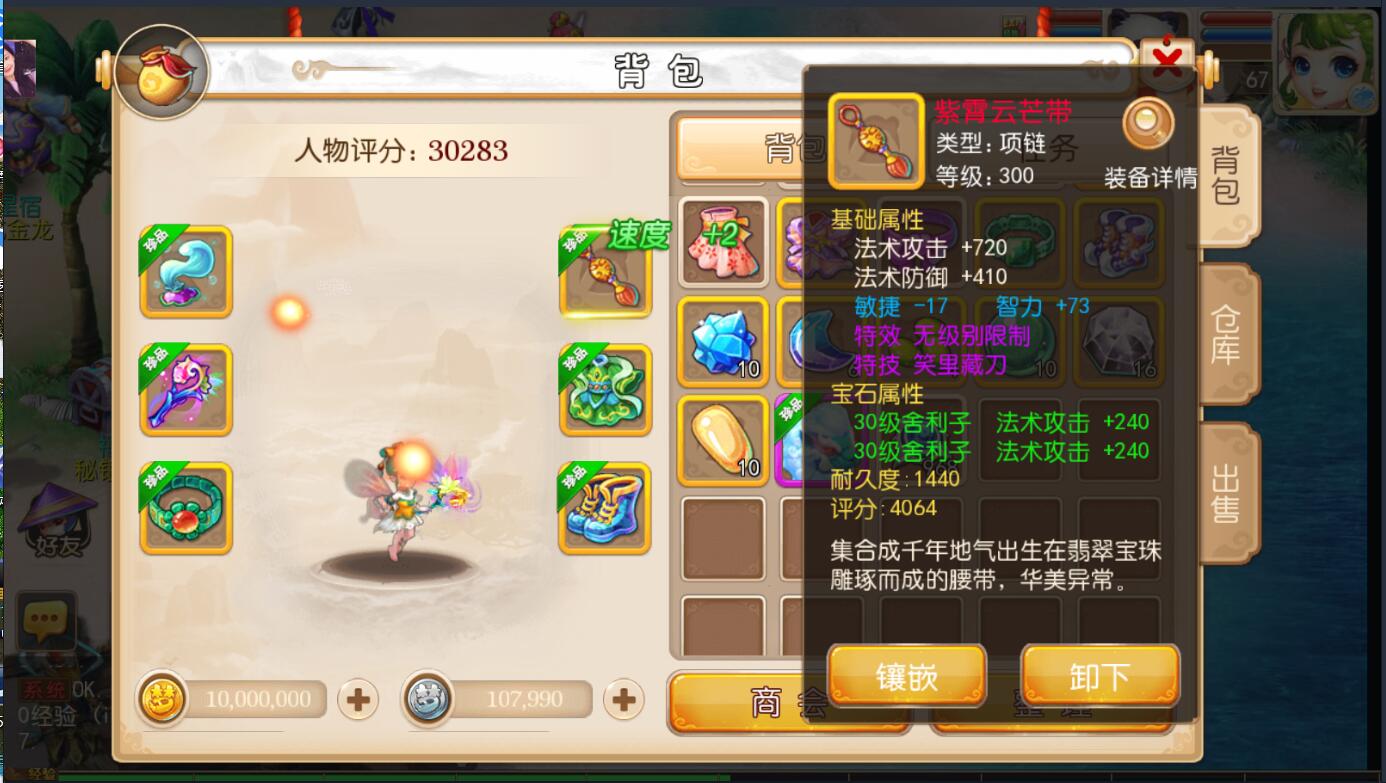Open the 商会 merchant panel
This screenshot has width=1386, height=783.
tap(790, 700)
